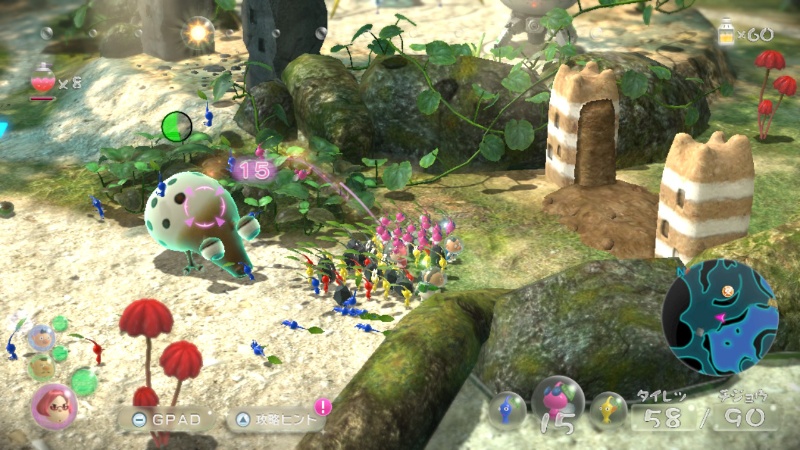Open the 攻略ヒント strategy hints button

[277, 419]
